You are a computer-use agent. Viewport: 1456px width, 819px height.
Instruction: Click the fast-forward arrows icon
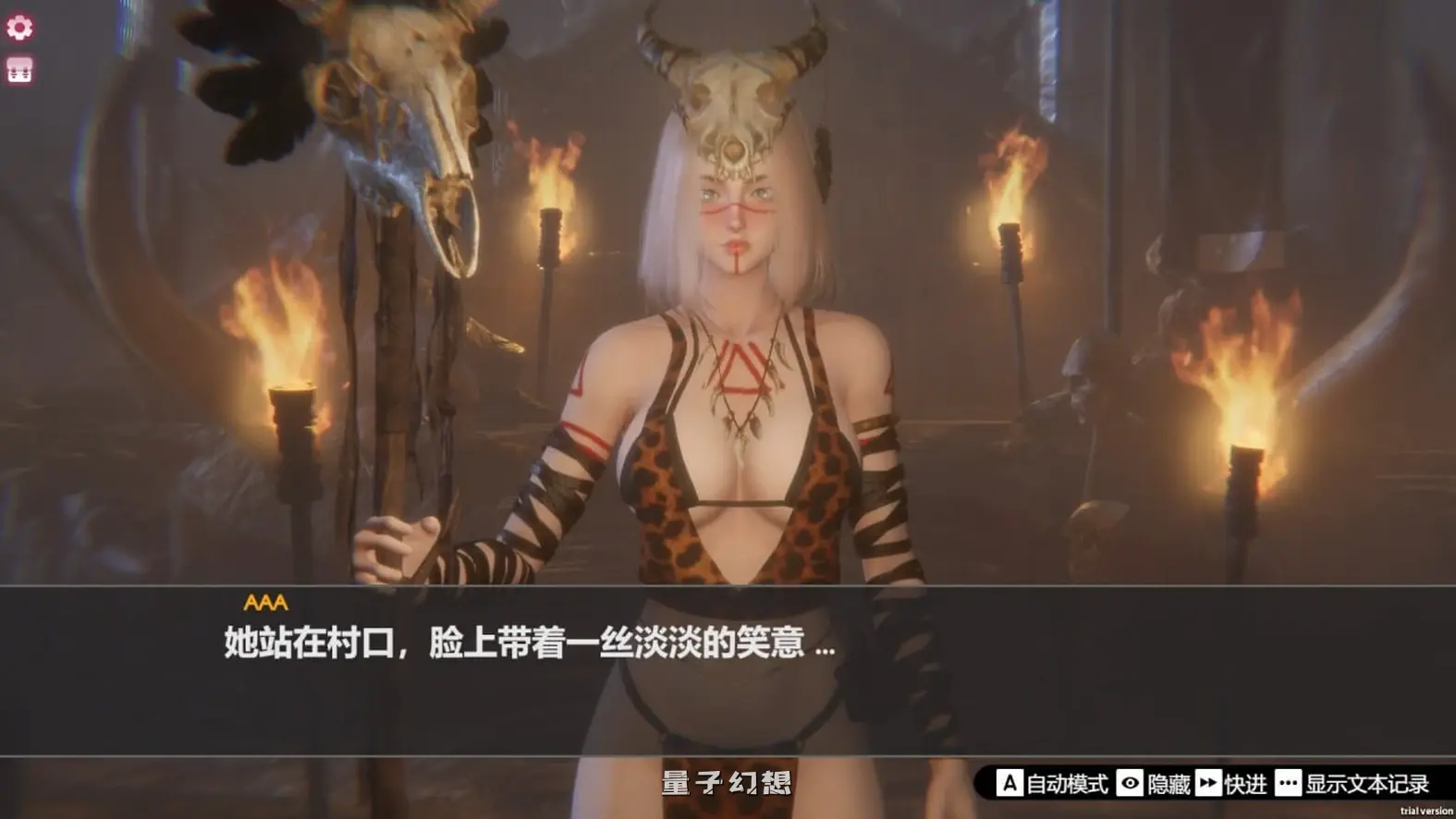pos(1209,782)
